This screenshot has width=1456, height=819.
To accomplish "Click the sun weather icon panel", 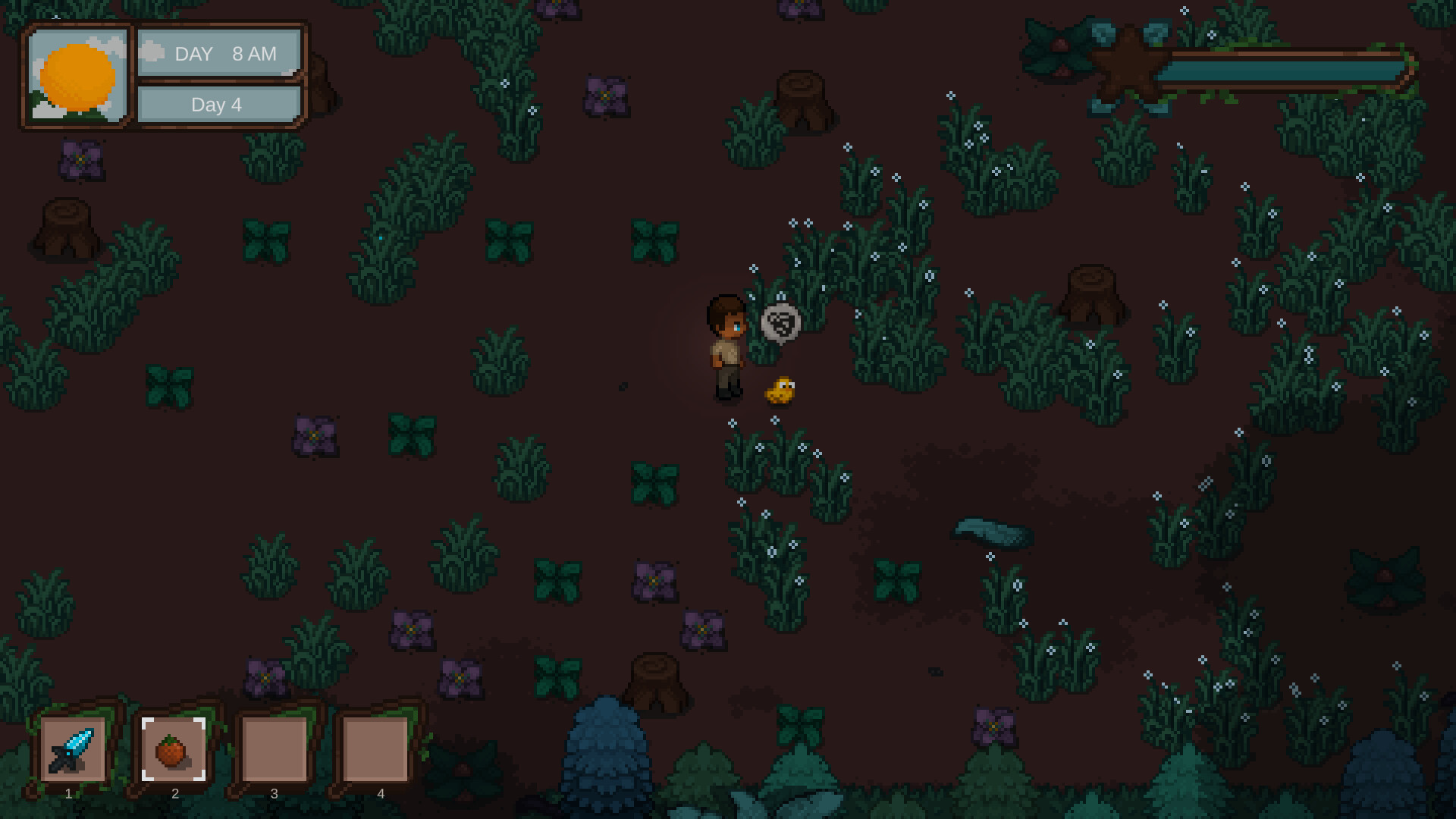I will point(77,76).
